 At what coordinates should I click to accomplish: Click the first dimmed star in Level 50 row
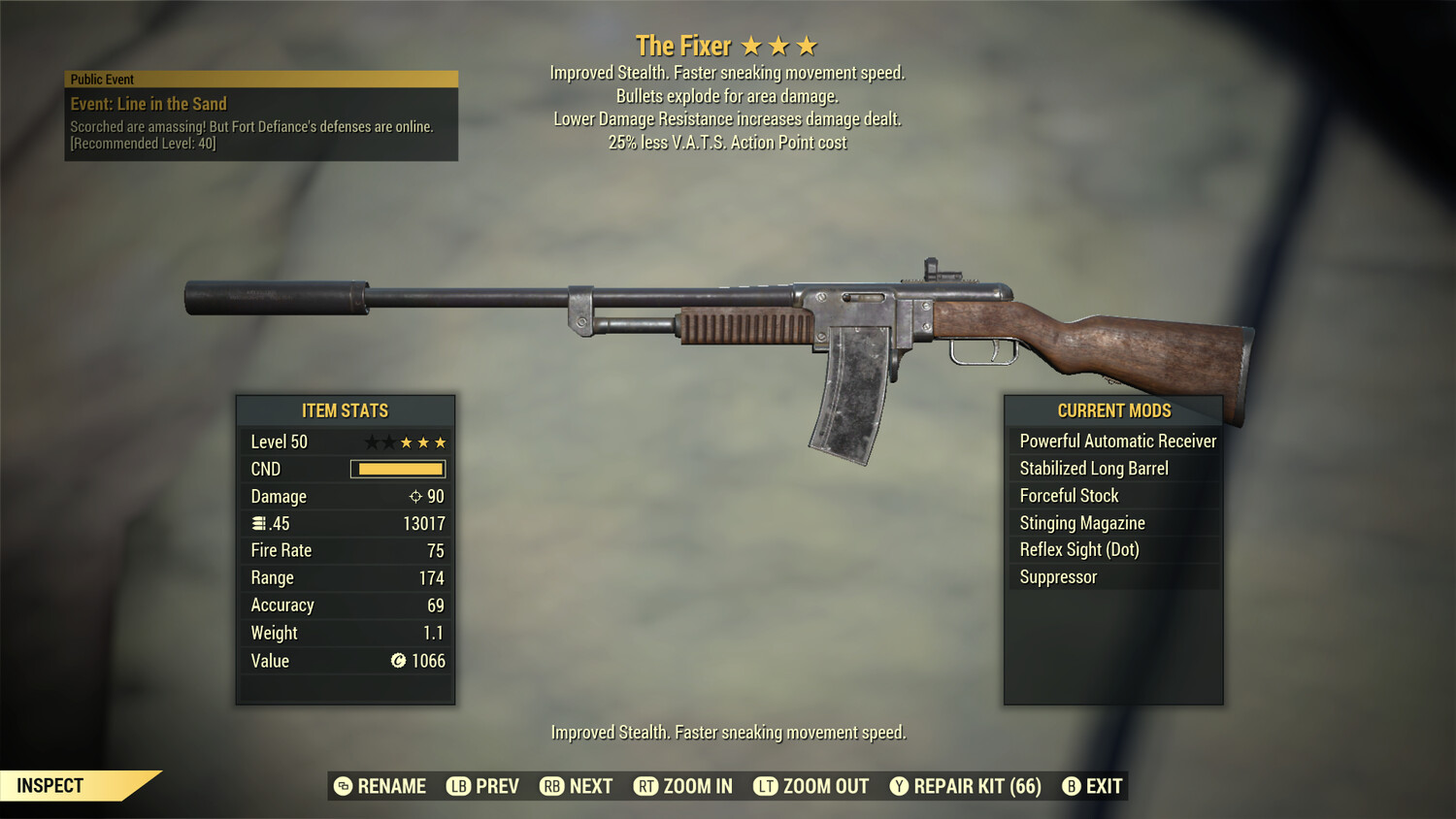[373, 442]
